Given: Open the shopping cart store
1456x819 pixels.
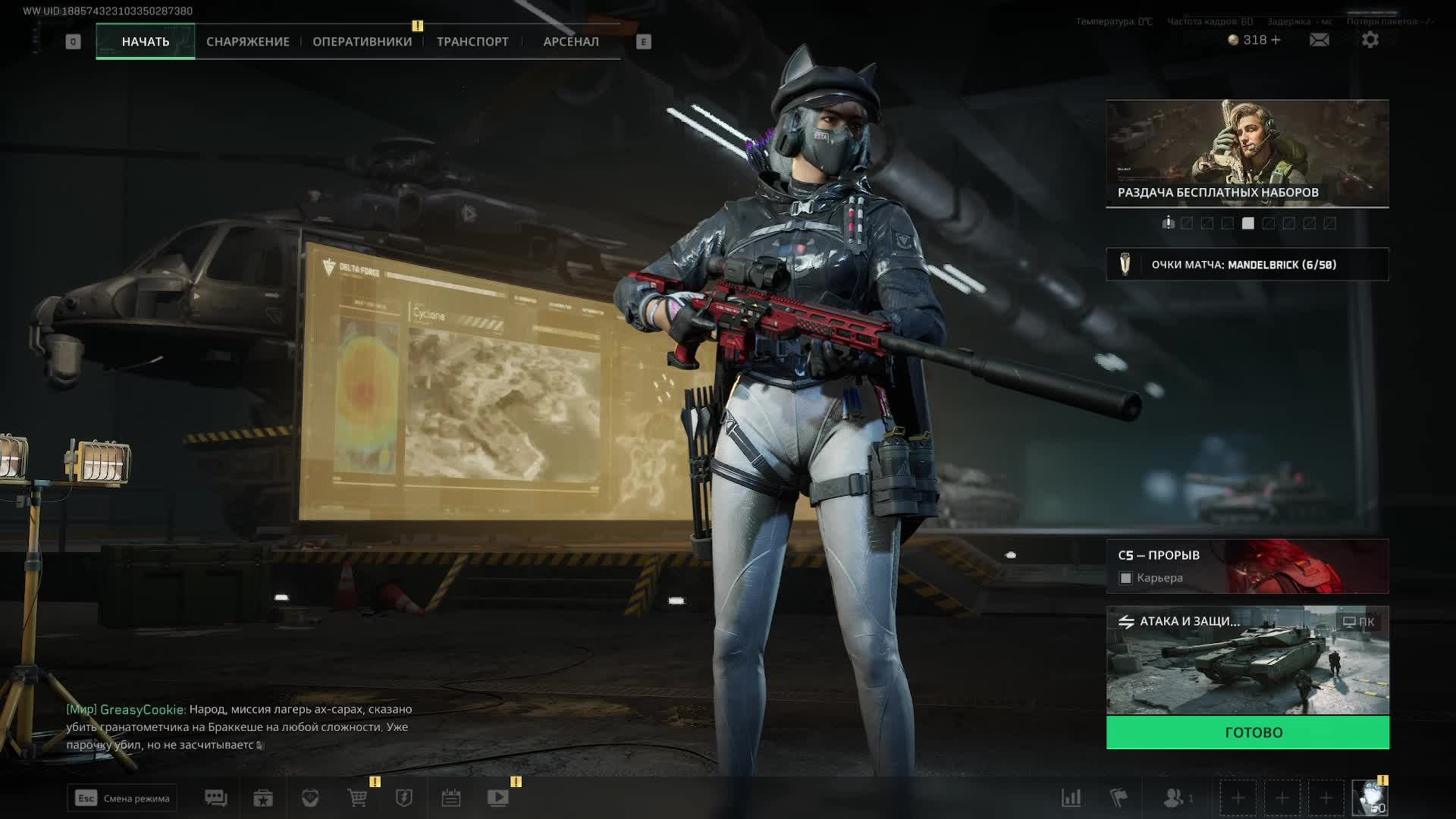Looking at the screenshot, I should coord(357,798).
